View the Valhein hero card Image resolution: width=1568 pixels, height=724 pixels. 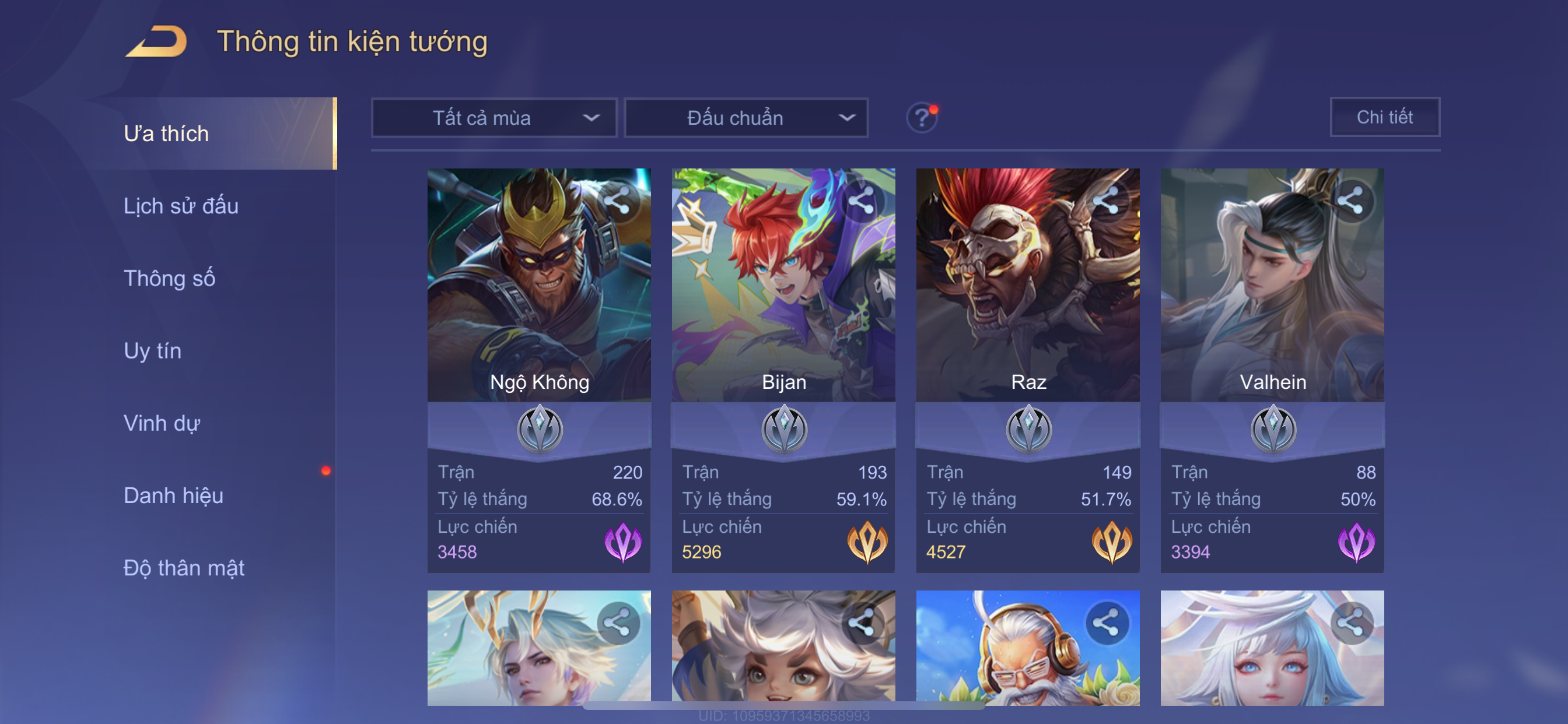(1272, 292)
